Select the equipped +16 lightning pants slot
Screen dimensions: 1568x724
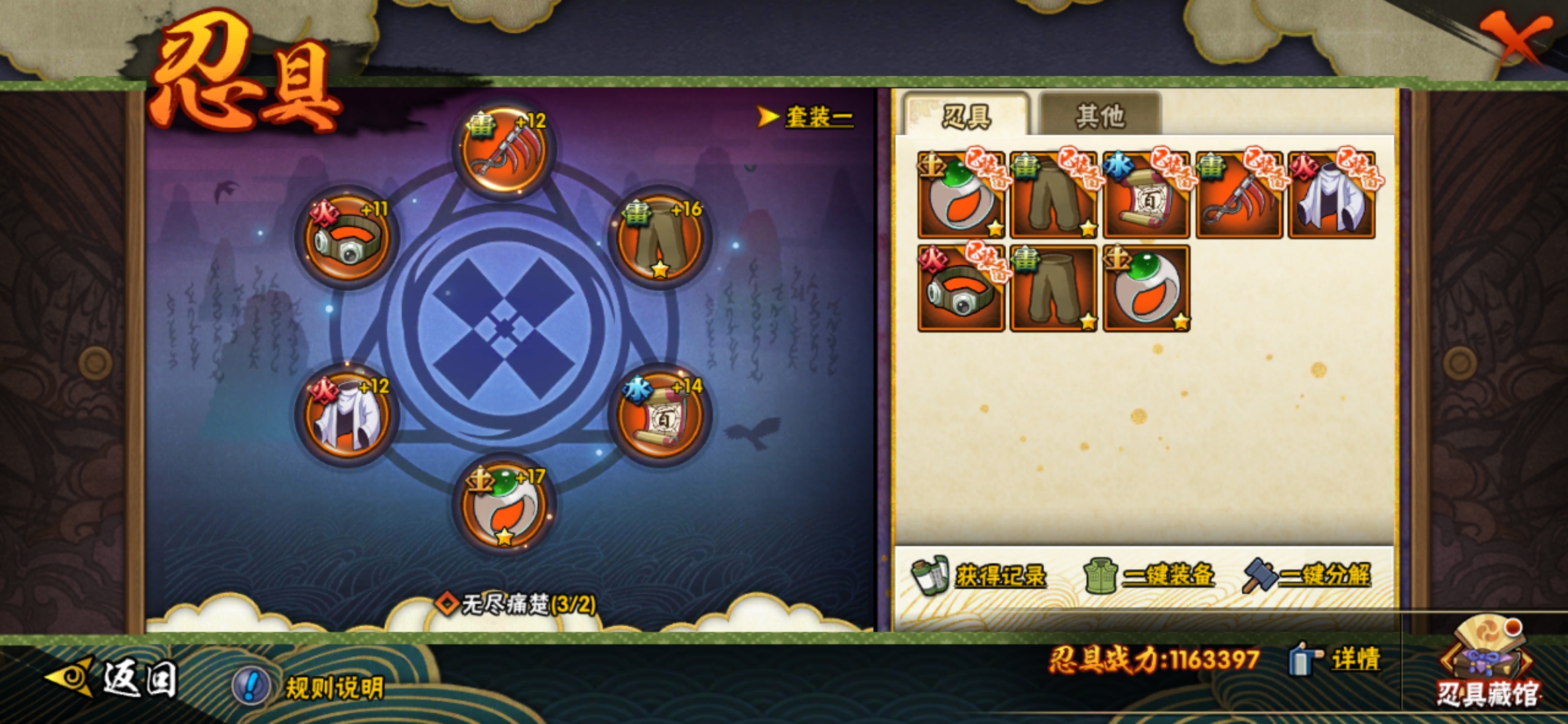[x=660, y=238]
